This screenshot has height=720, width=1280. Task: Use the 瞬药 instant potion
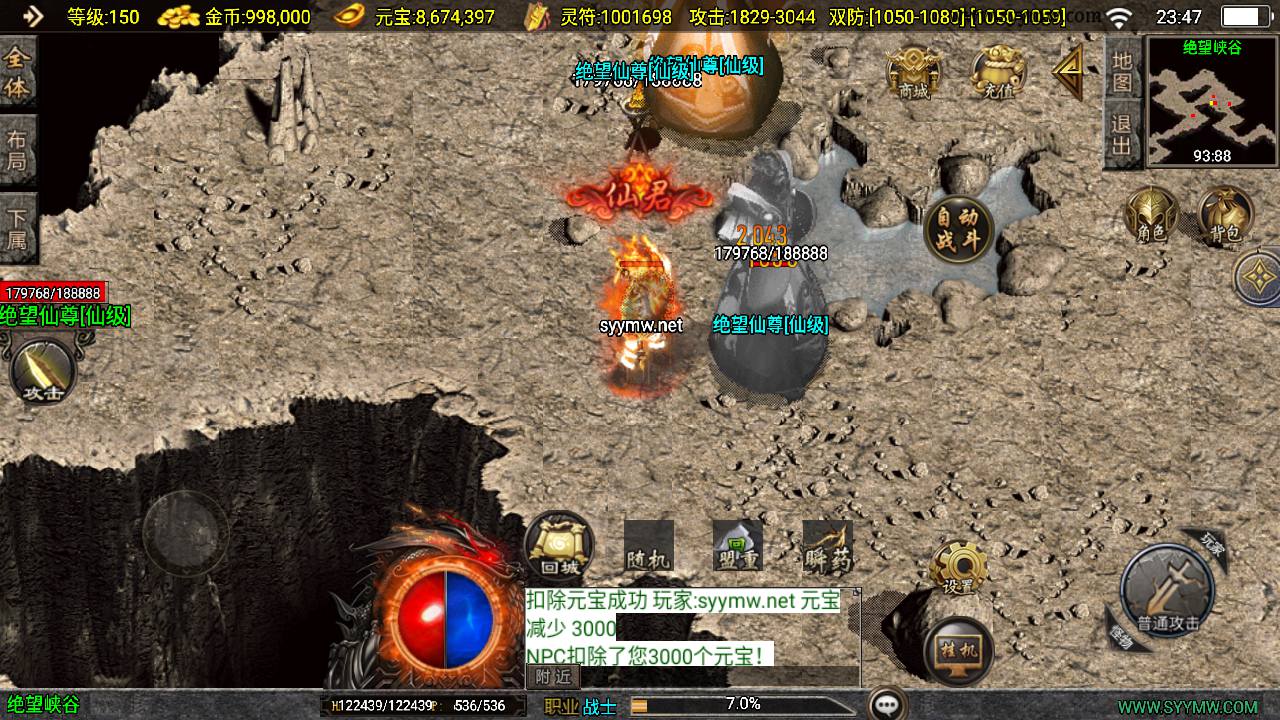click(x=827, y=546)
